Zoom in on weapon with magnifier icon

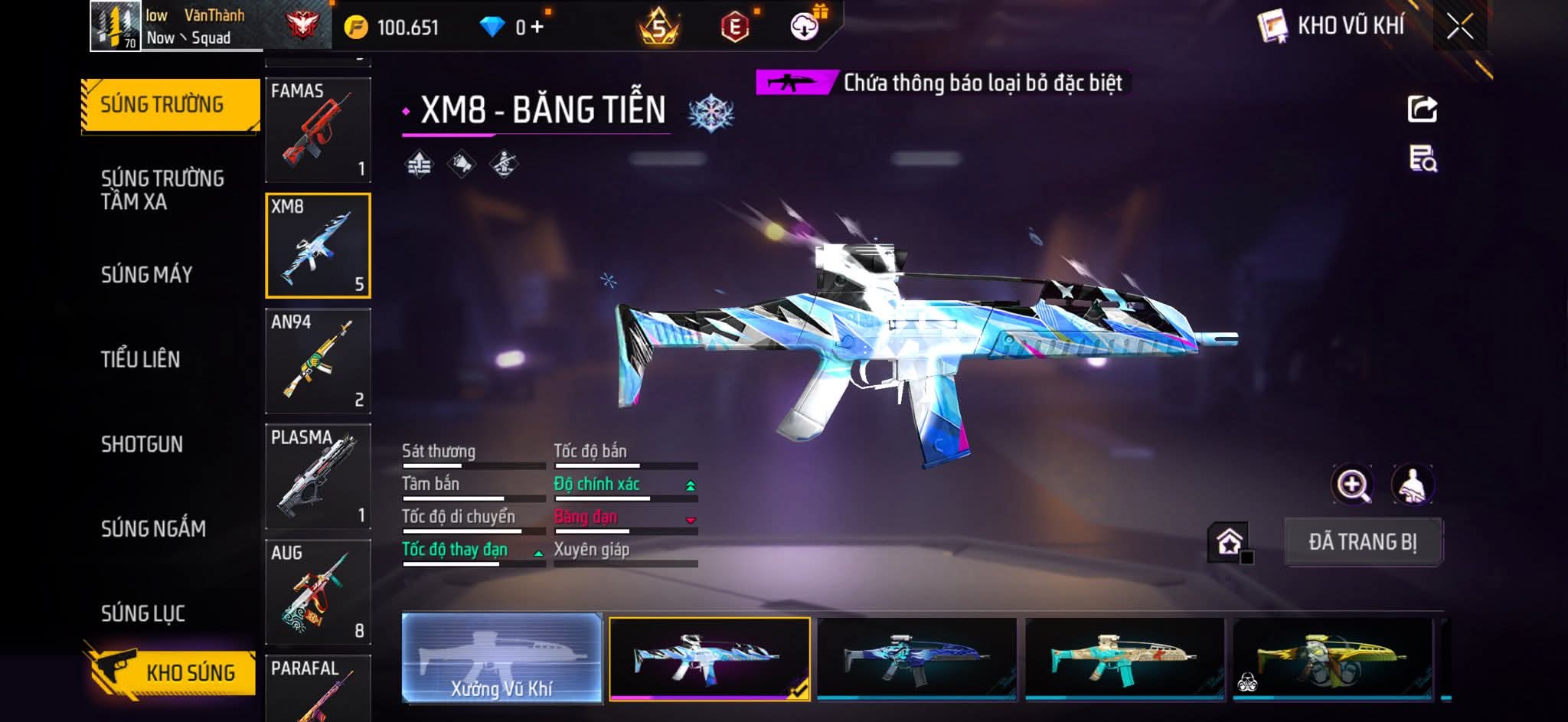(1353, 485)
